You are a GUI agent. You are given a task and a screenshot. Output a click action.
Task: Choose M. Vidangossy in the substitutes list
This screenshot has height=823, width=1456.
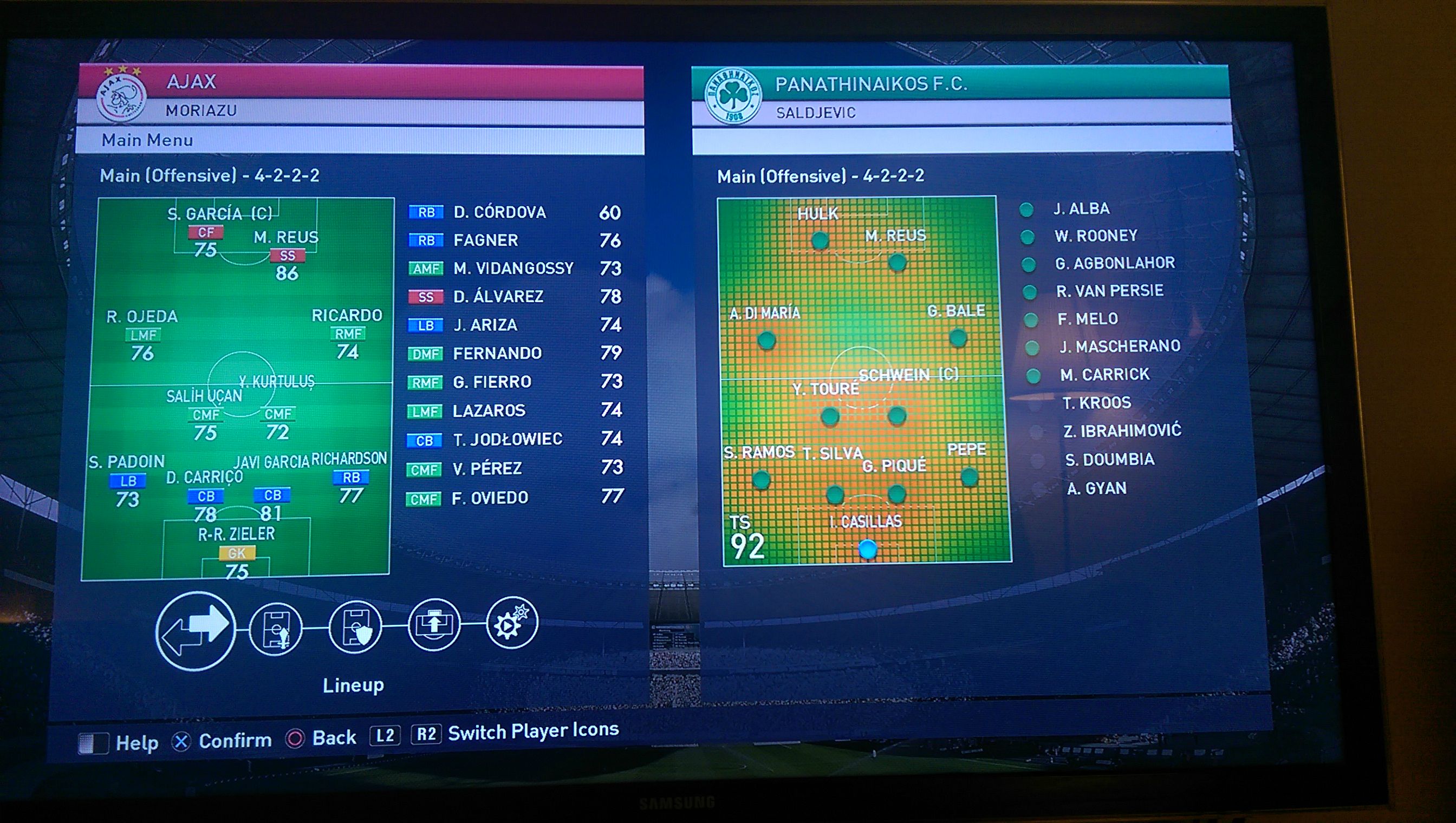pos(513,268)
